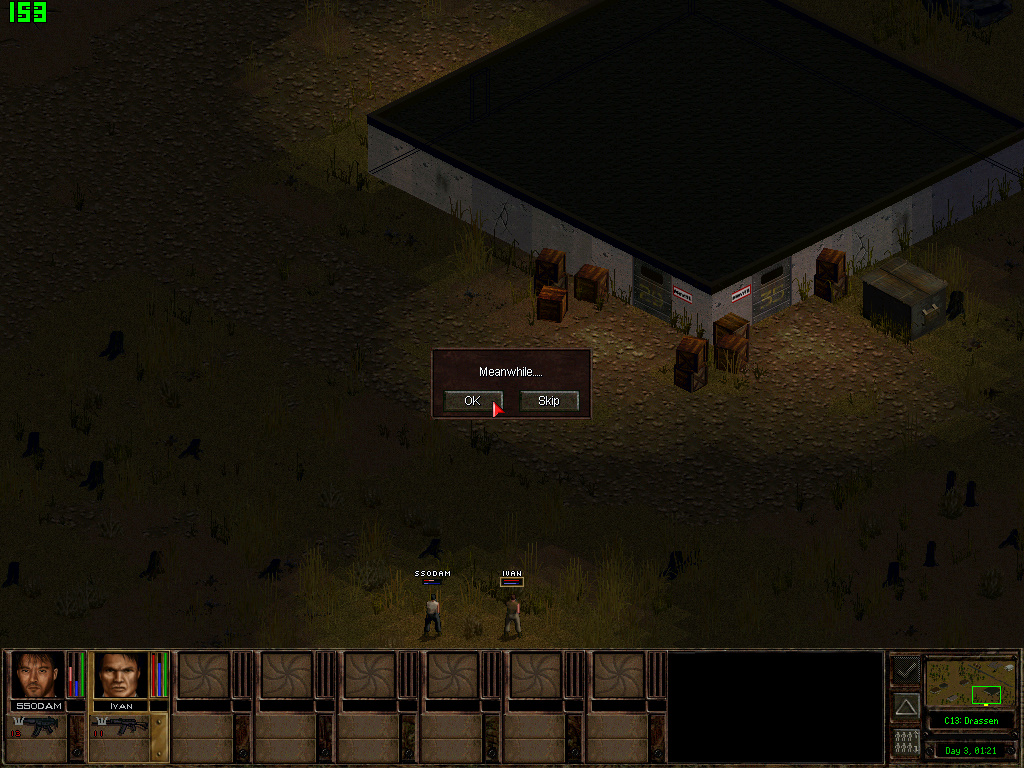Select Ivan's portrait
This screenshot has width=1024, height=768.
click(x=120, y=675)
